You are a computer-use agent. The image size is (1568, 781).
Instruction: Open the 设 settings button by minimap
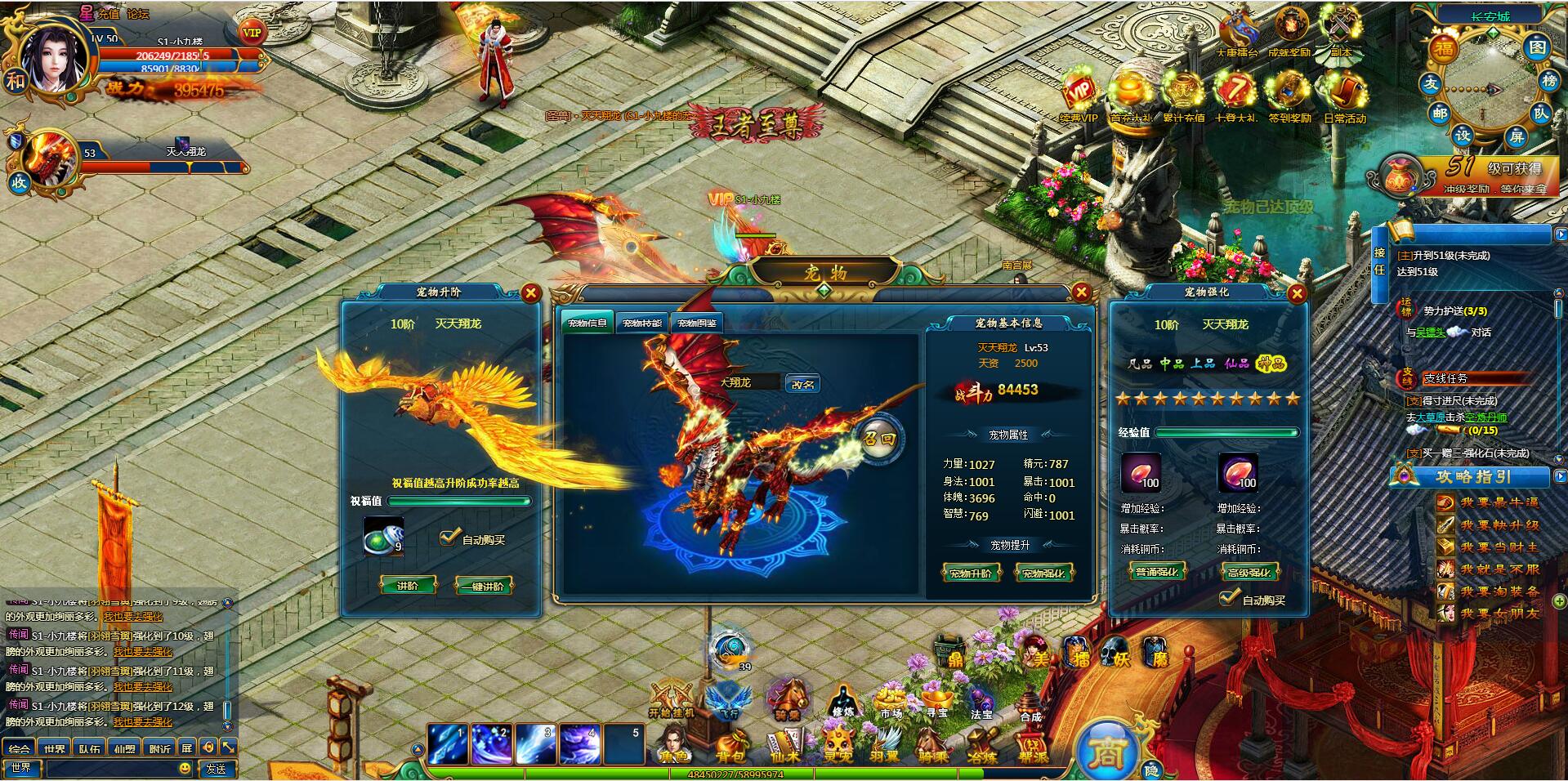click(1462, 136)
